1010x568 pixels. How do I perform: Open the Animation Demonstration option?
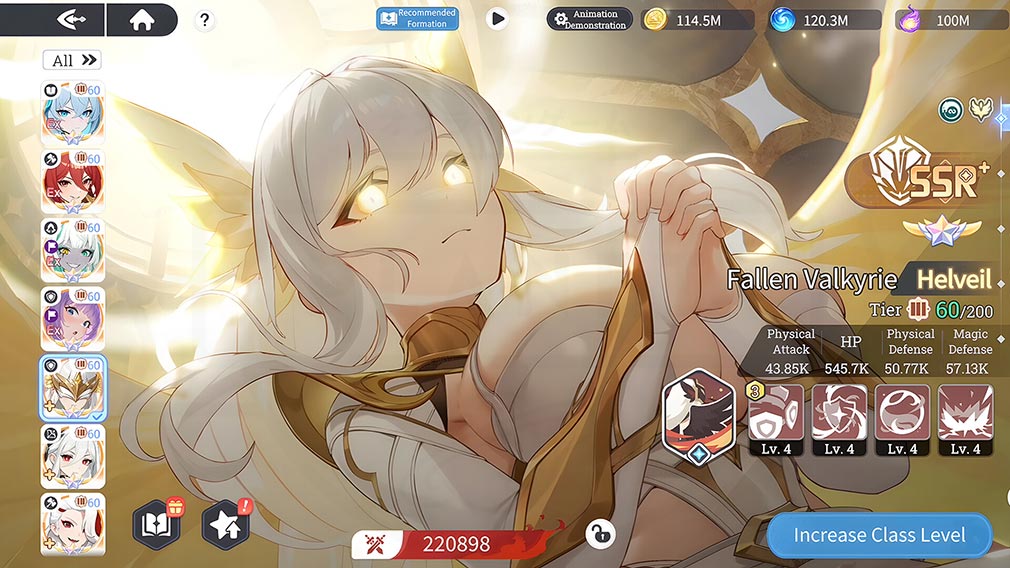tap(590, 19)
